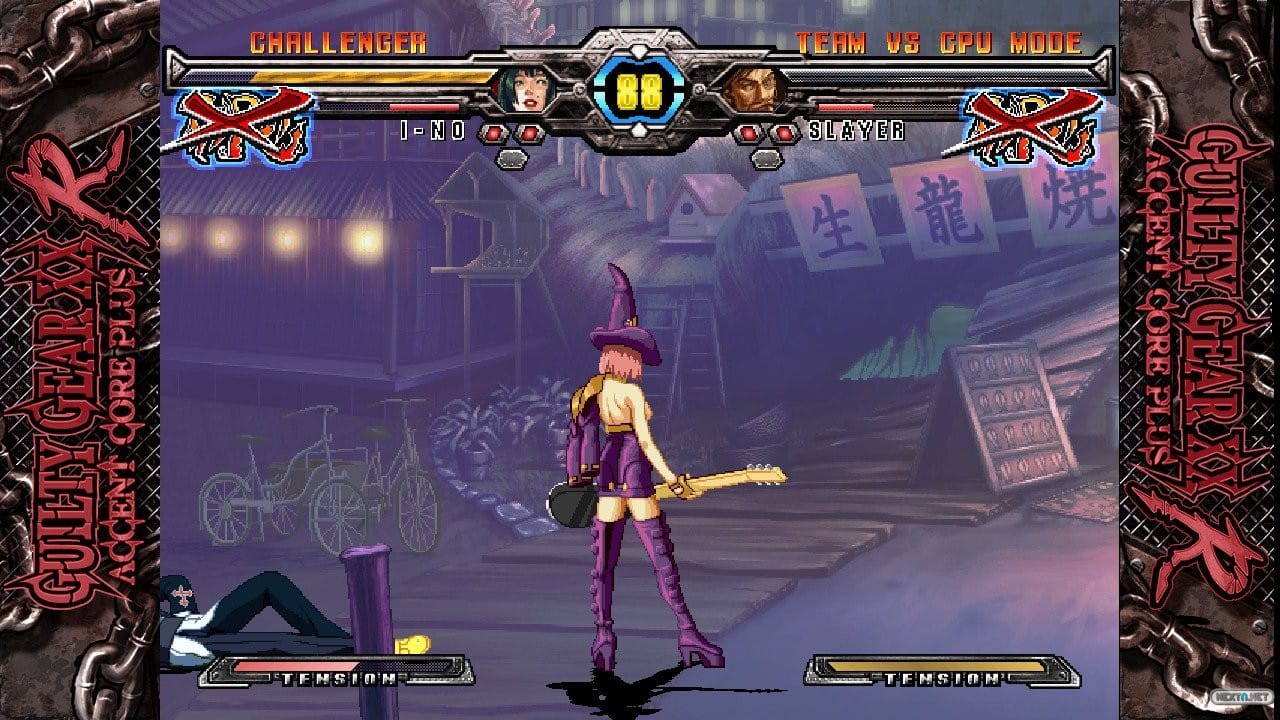Click the SLAYER name label
Image resolution: width=1280 pixels, height=720 pixels.
tap(856, 128)
